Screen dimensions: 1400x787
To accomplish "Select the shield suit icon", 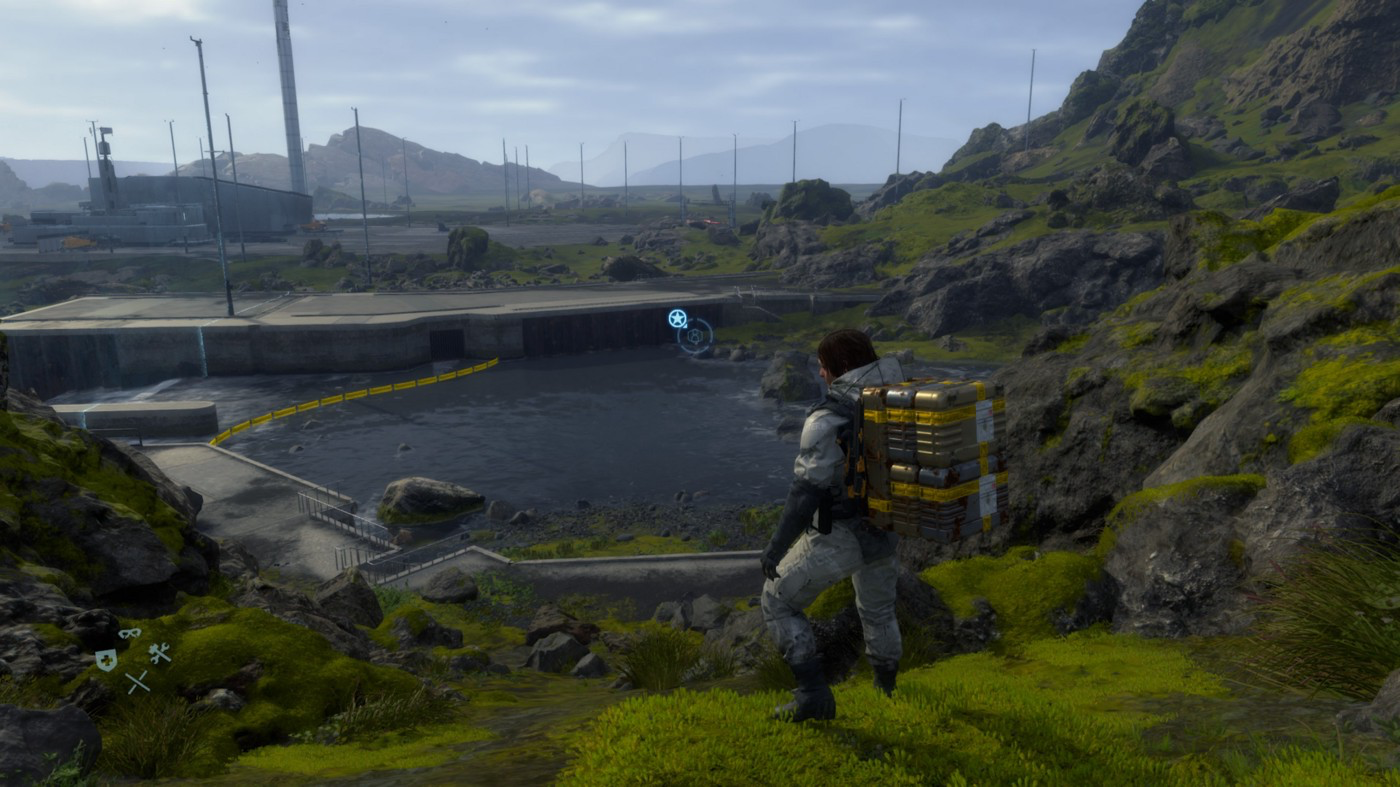I will click(x=105, y=659).
